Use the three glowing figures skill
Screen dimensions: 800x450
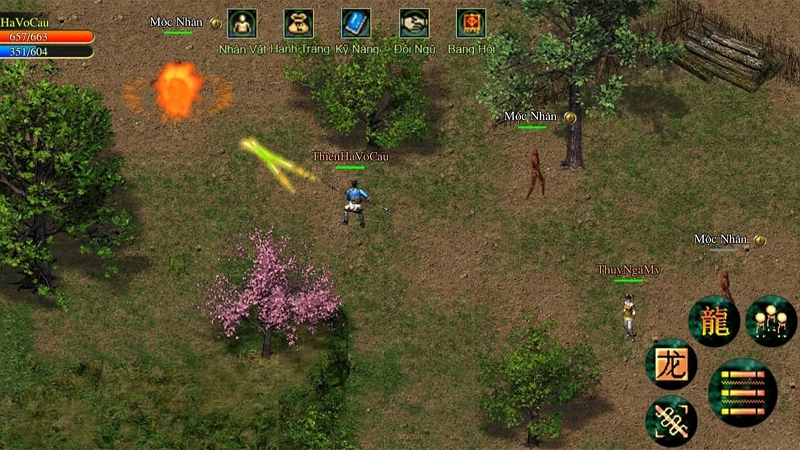pos(770,321)
